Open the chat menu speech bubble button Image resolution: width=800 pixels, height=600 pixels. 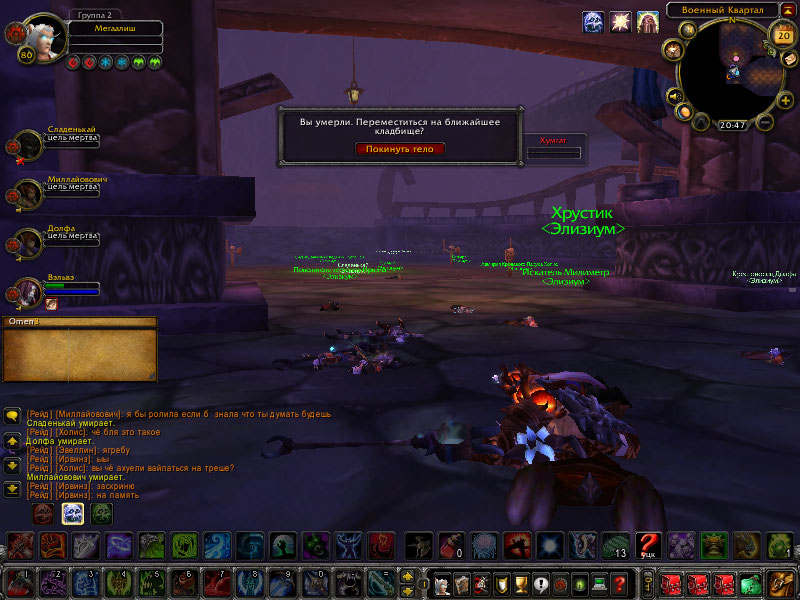12,415
